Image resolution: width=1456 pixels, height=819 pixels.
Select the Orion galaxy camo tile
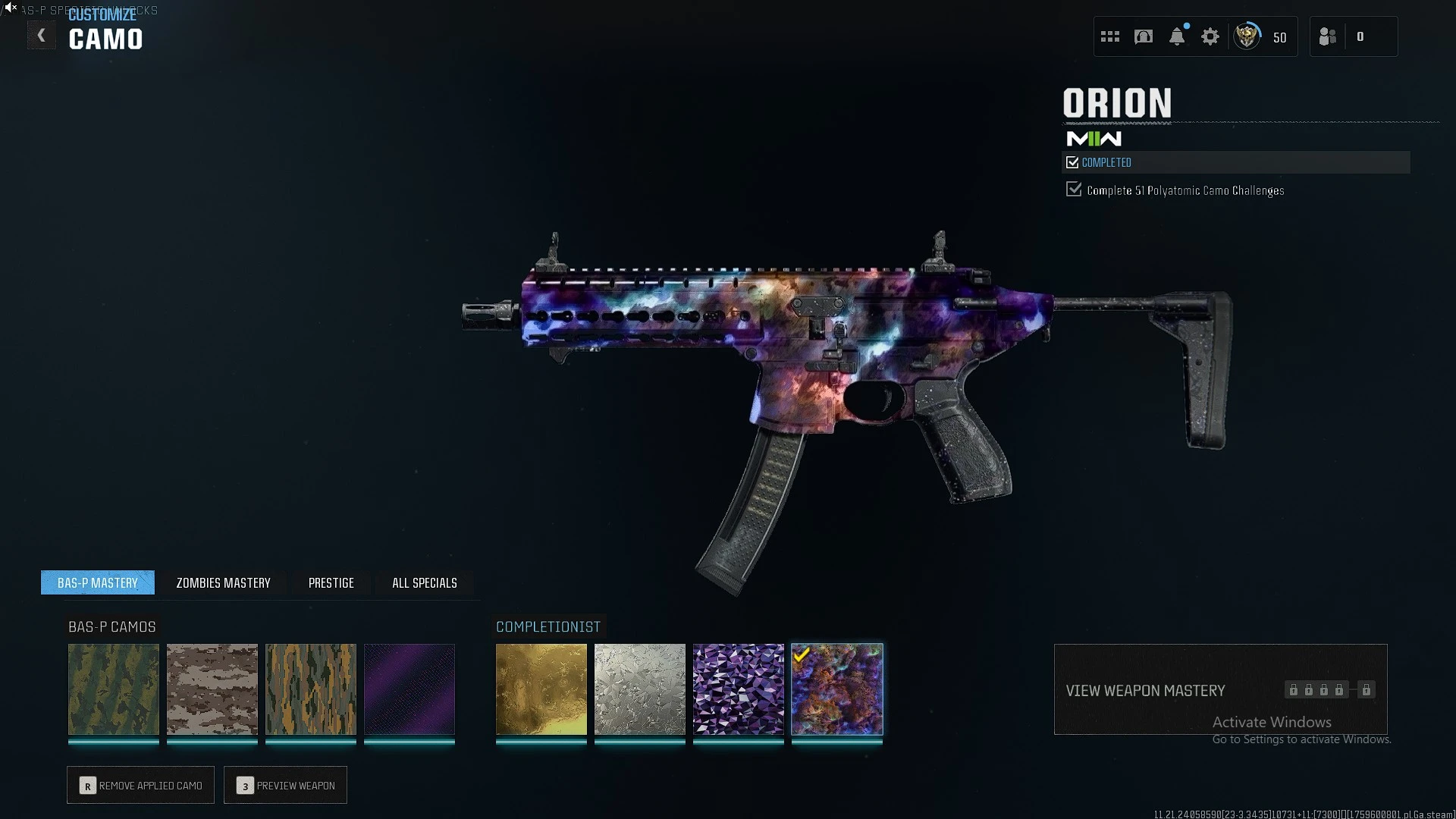pos(837,689)
